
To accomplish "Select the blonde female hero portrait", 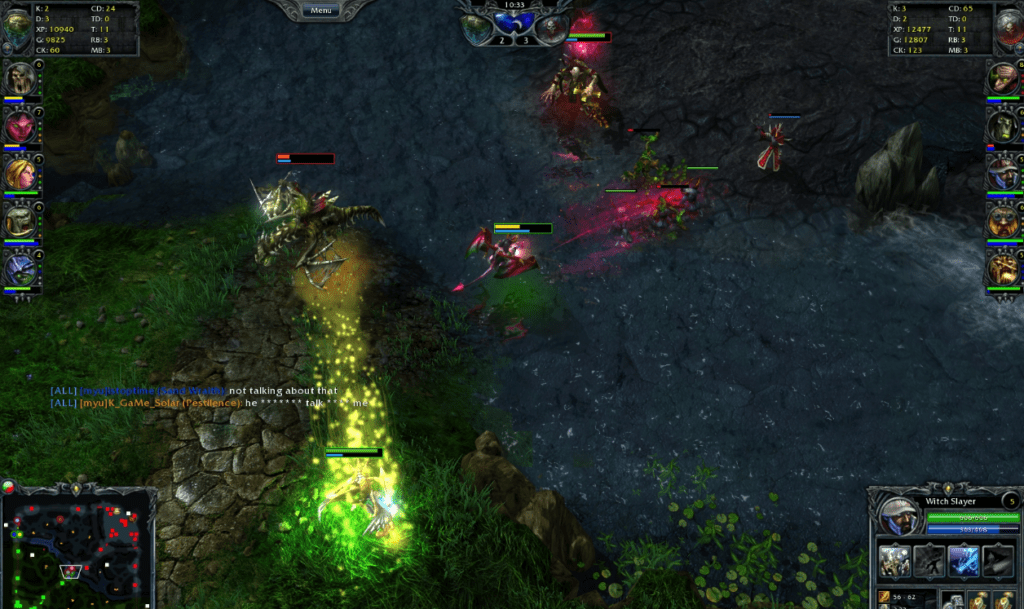I will tap(20, 173).
